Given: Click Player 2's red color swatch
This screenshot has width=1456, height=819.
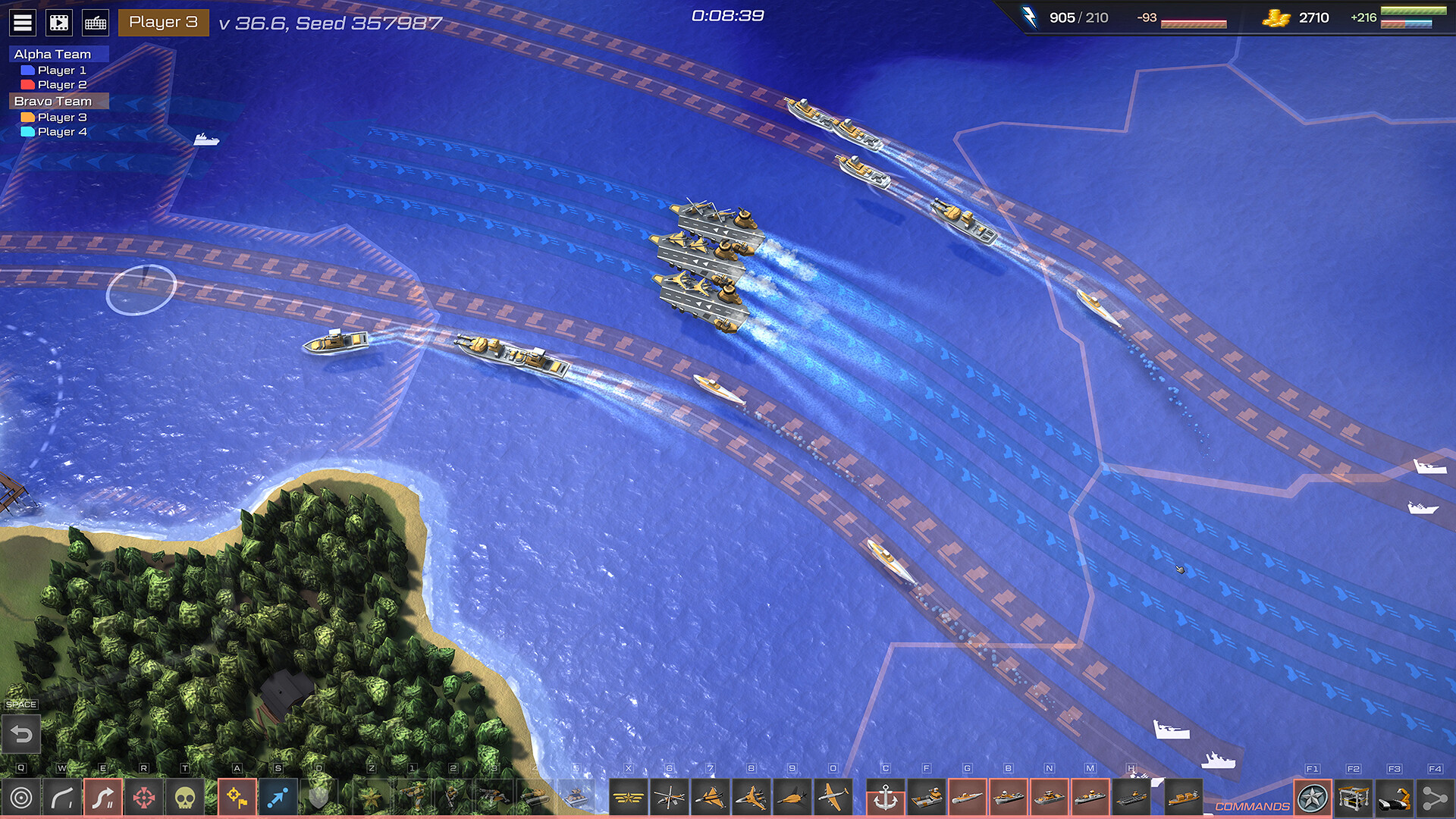Looking at the screenshot, I should 27,84.
